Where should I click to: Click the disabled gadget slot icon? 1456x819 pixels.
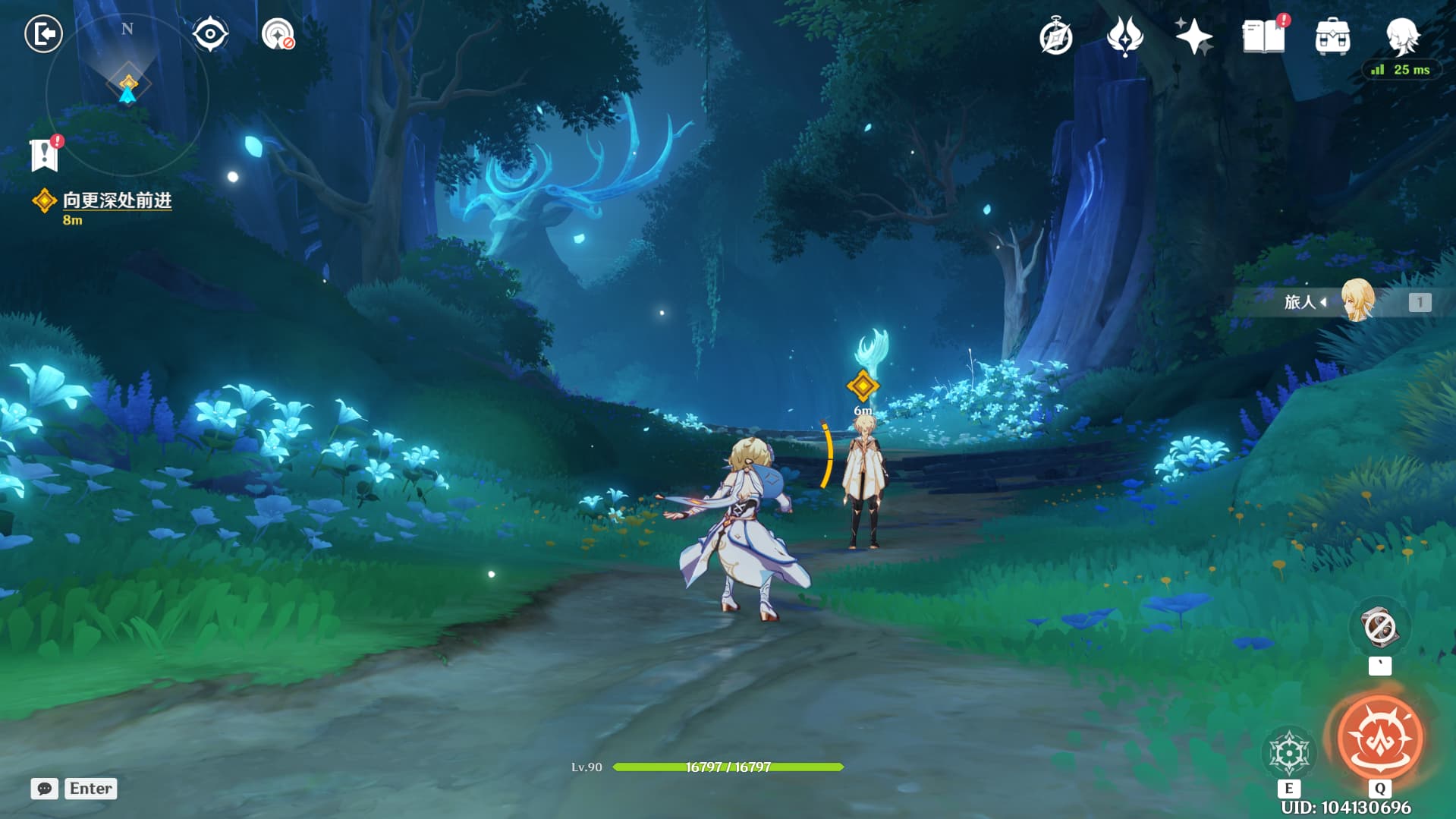coord(1379,628)
